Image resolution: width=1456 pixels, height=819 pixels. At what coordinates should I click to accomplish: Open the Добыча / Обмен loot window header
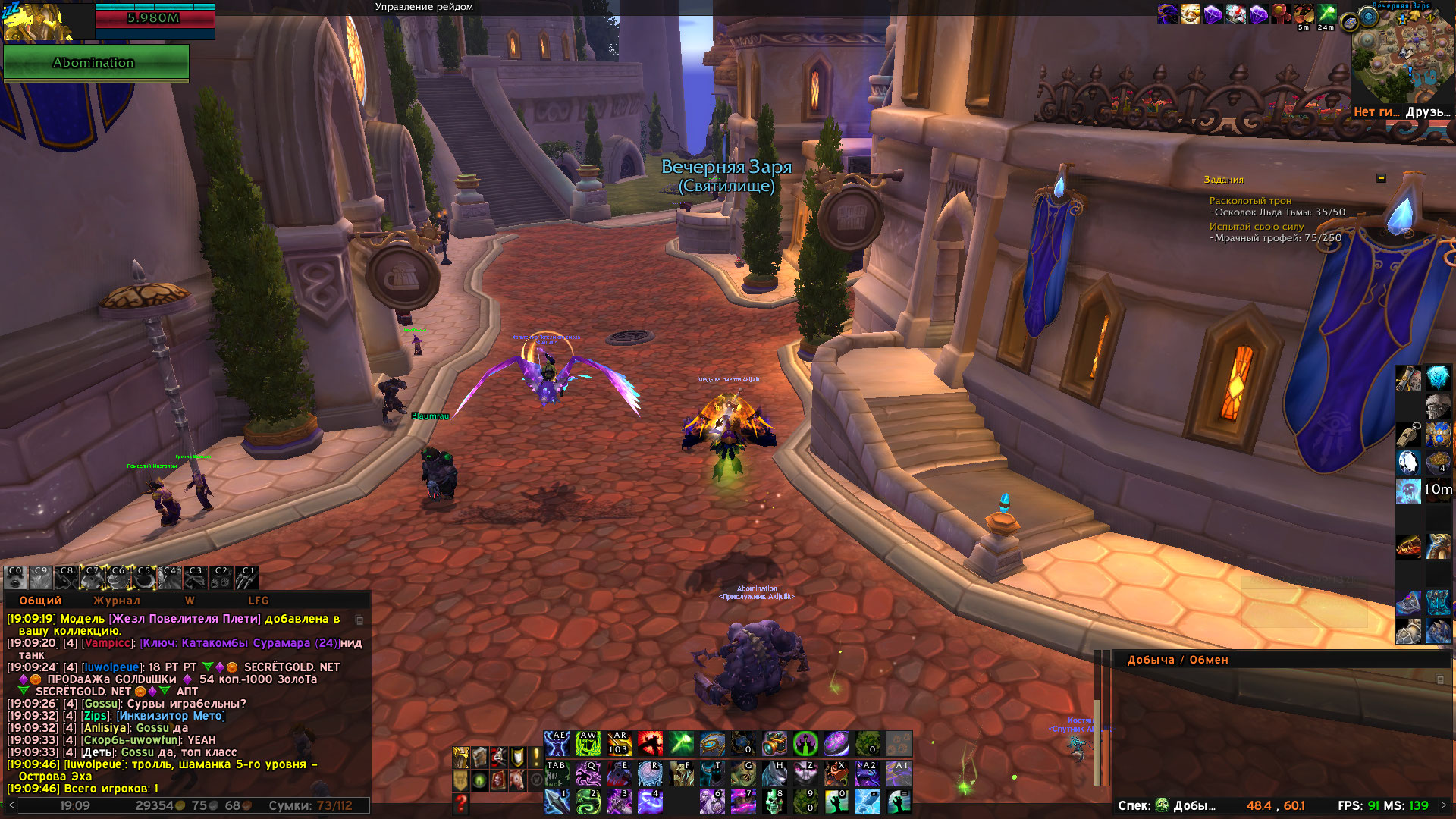(x=1177, y=660)
